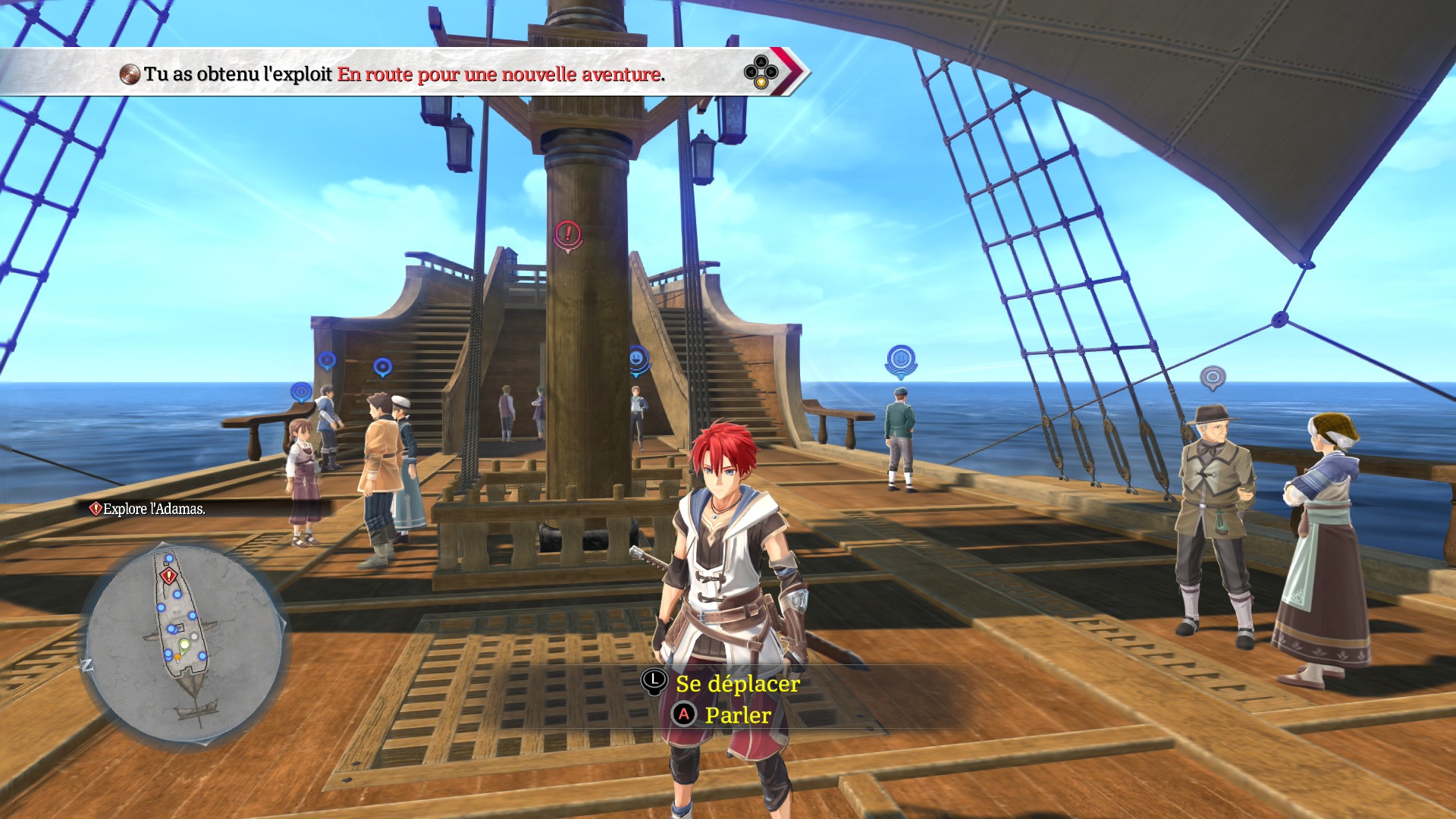Select the grey speech marker above the hatted old man
Viewport: 1456px width, 819px height.
click(1212, 377)
